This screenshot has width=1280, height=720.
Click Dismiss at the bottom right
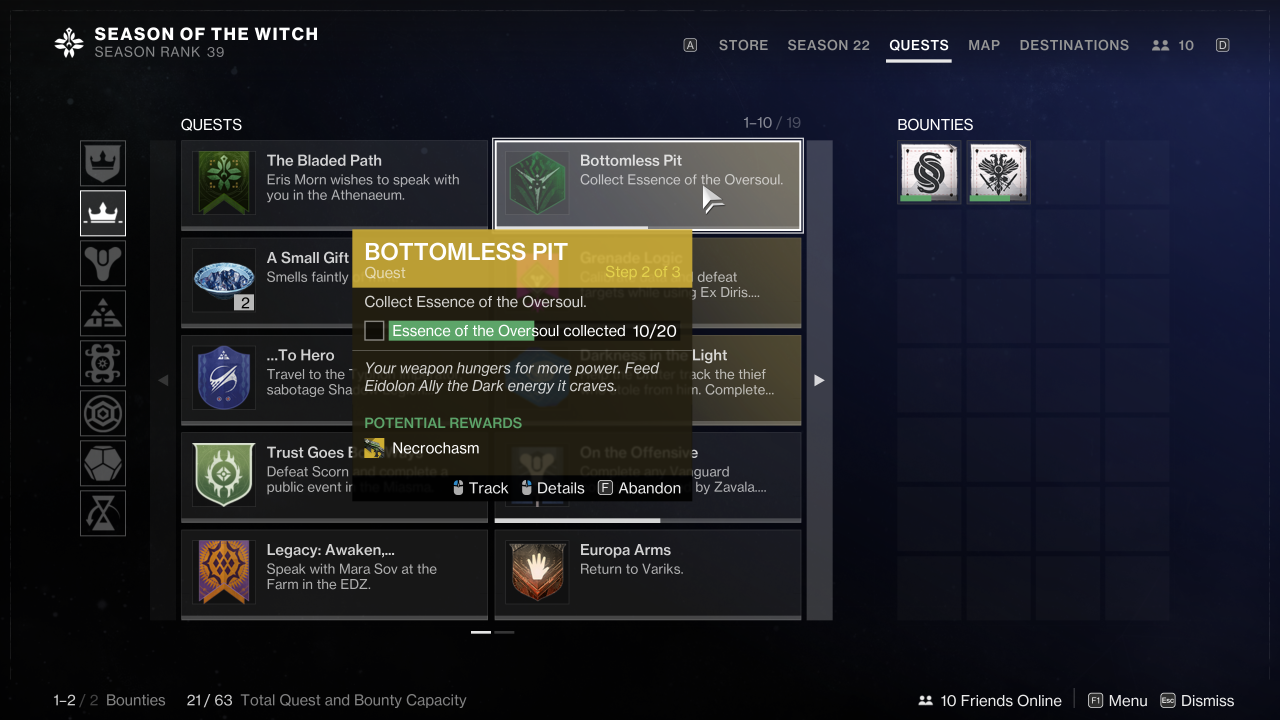click(x=1209, y=700)
